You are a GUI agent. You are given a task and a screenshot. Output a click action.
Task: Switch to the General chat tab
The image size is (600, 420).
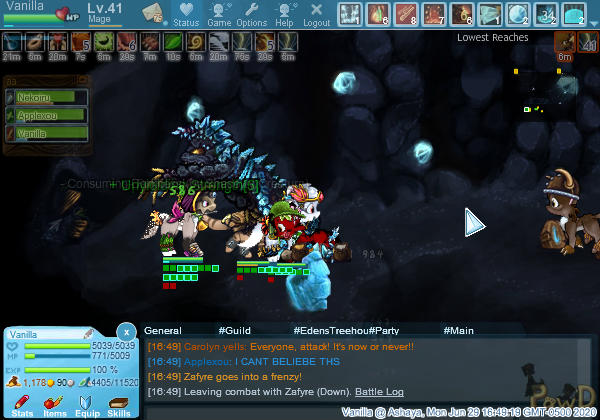coord(162,330)
